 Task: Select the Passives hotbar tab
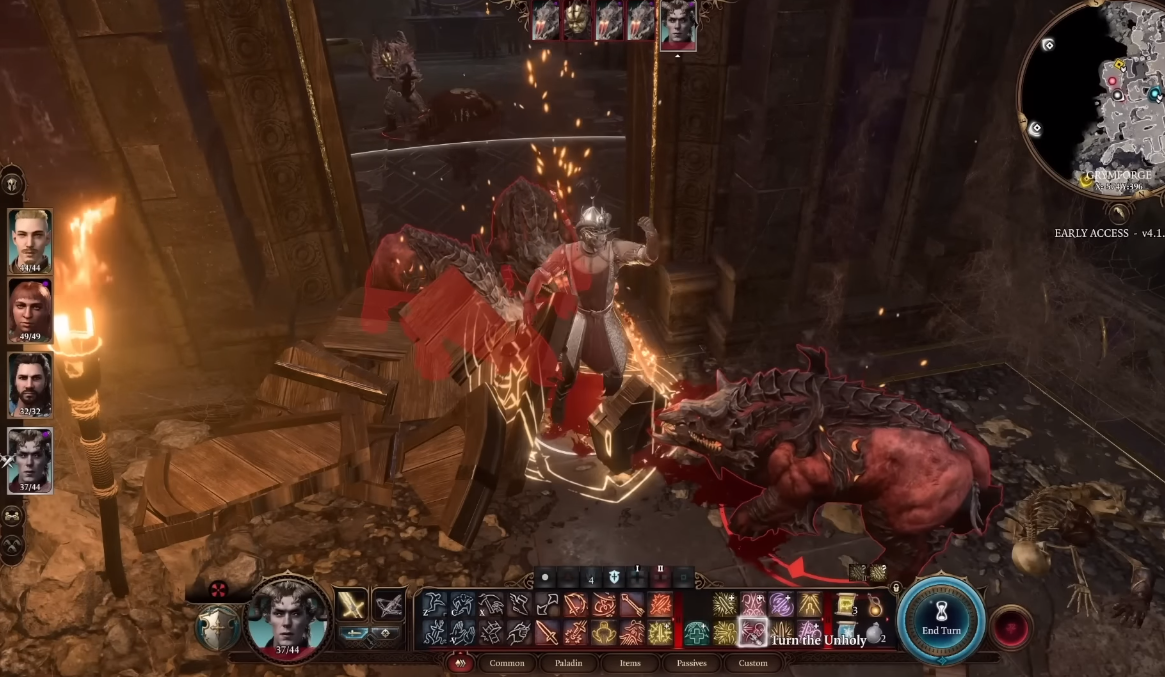(691, 663)
